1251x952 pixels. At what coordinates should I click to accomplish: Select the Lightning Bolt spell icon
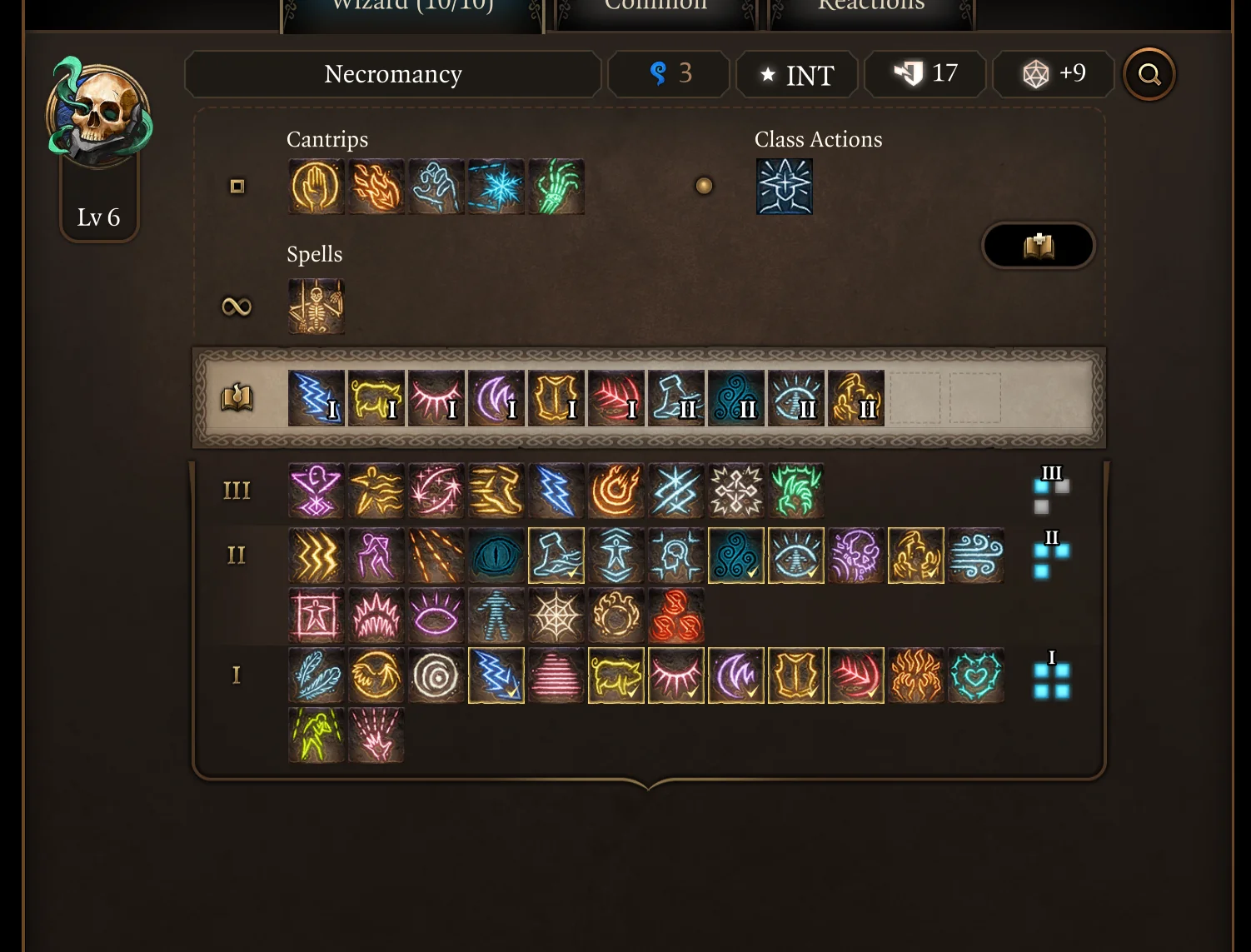556,491
